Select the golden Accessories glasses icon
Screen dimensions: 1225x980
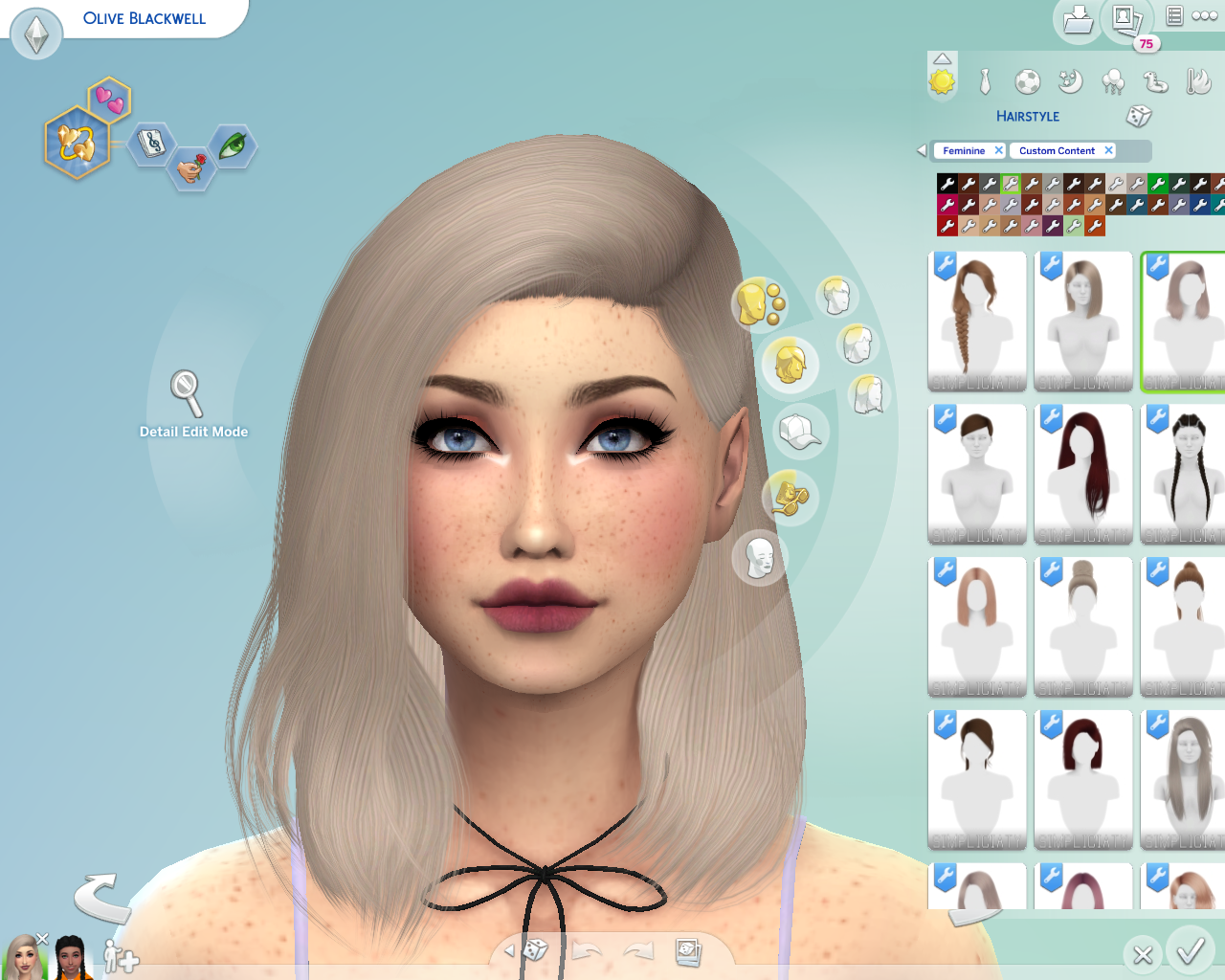790,499
